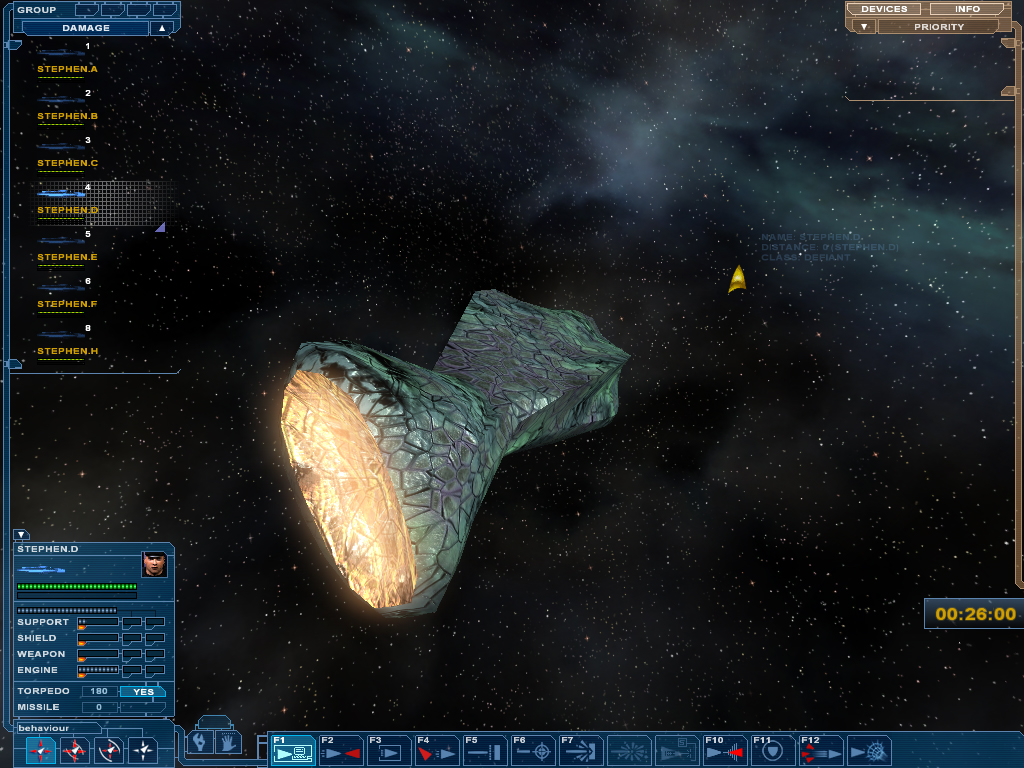This screenshot has height=768, width=1024.
Task: Click the captain portrait of STEPHEN.D
Action: 154,565
